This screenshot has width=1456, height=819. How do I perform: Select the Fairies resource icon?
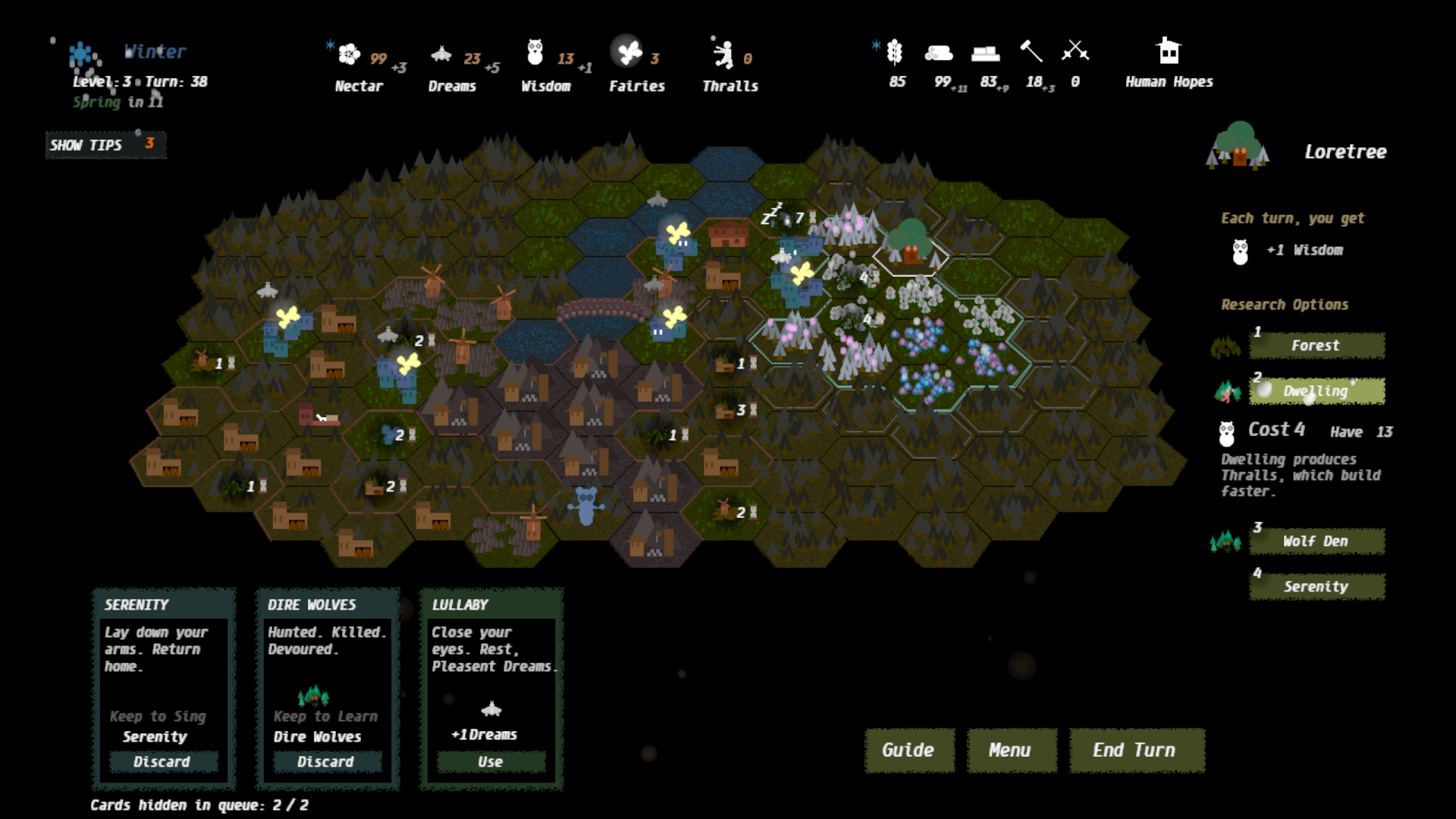tap(627, 52)
